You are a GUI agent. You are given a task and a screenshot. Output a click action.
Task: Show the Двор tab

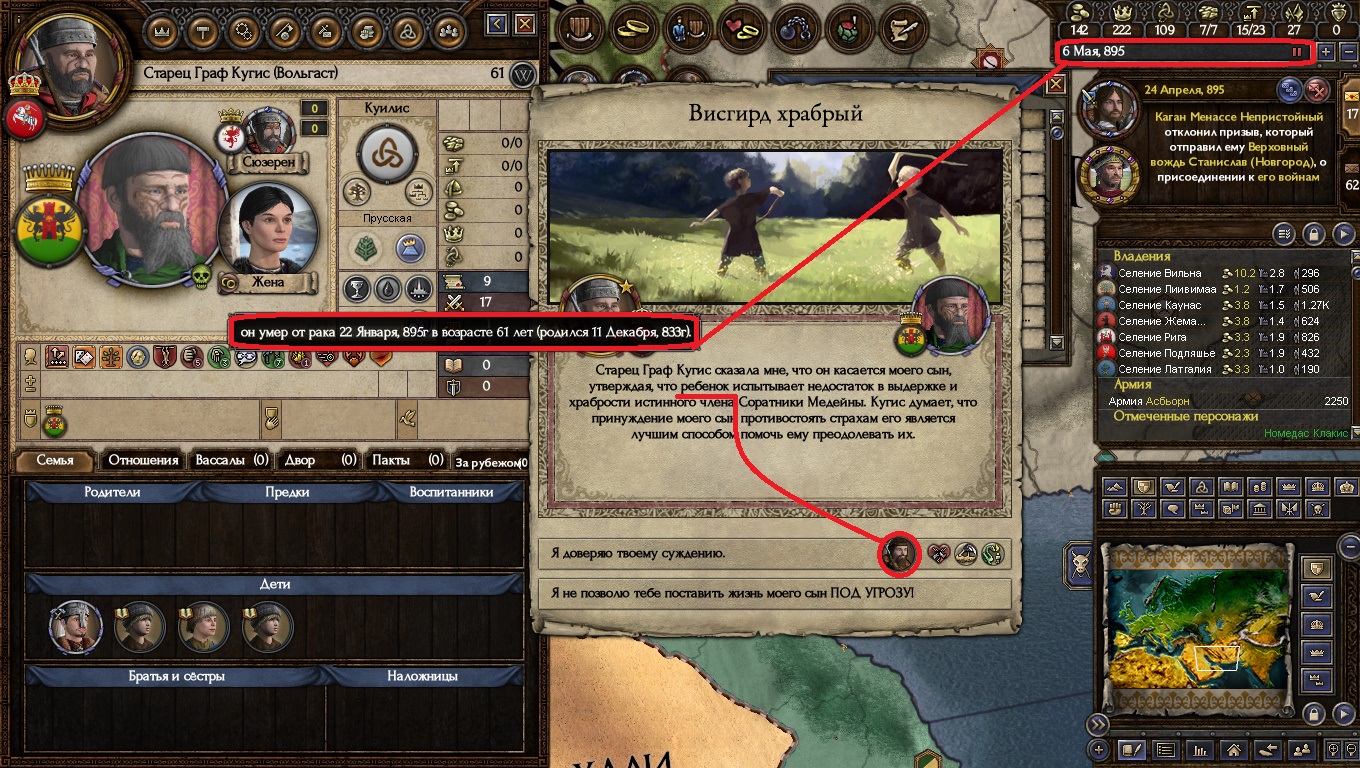pos(319,460)
